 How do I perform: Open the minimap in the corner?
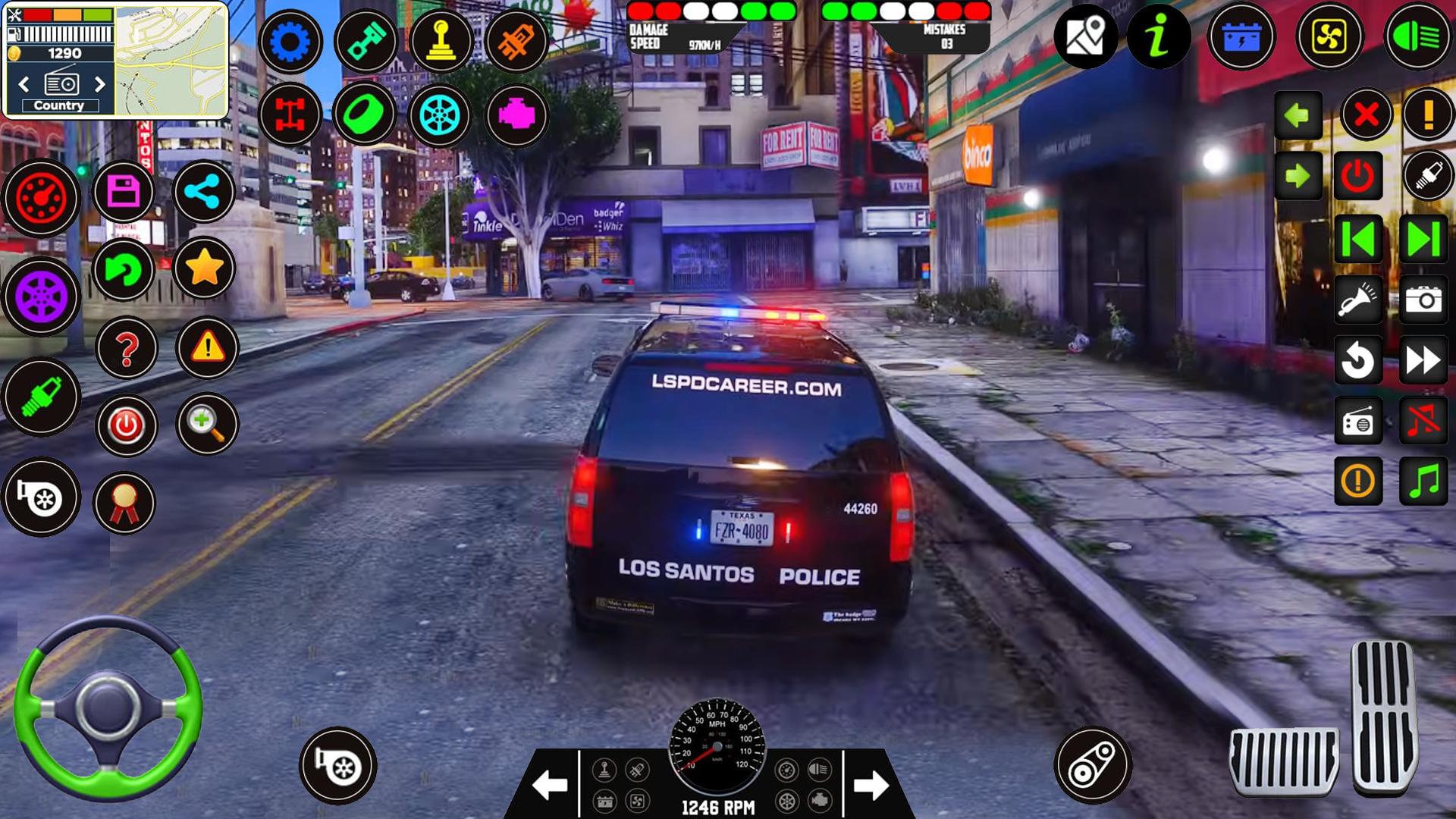pos(171,61)
